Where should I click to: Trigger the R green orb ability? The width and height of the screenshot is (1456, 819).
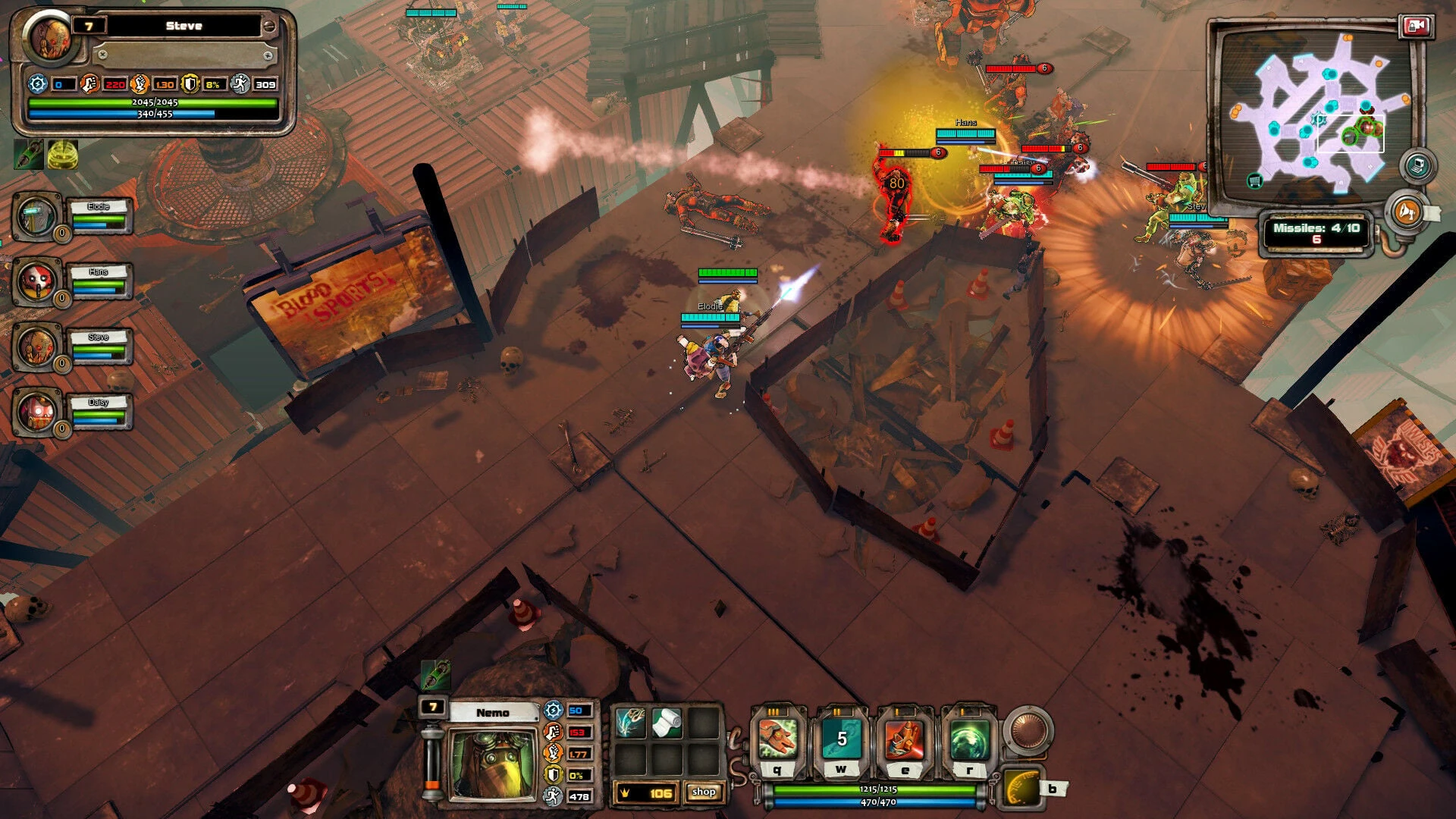(970, 736)
